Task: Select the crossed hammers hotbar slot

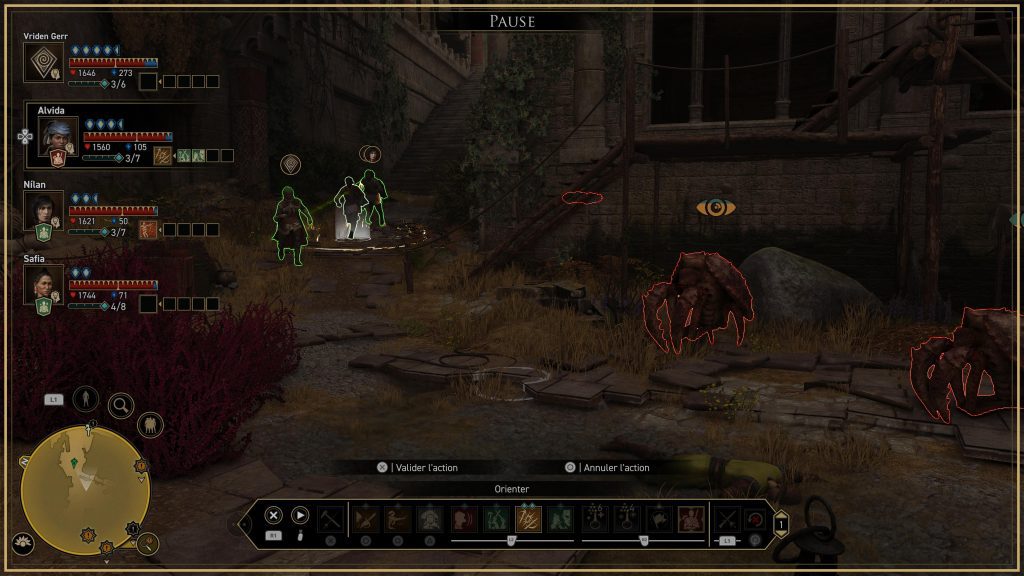Action: click(330, 519)
